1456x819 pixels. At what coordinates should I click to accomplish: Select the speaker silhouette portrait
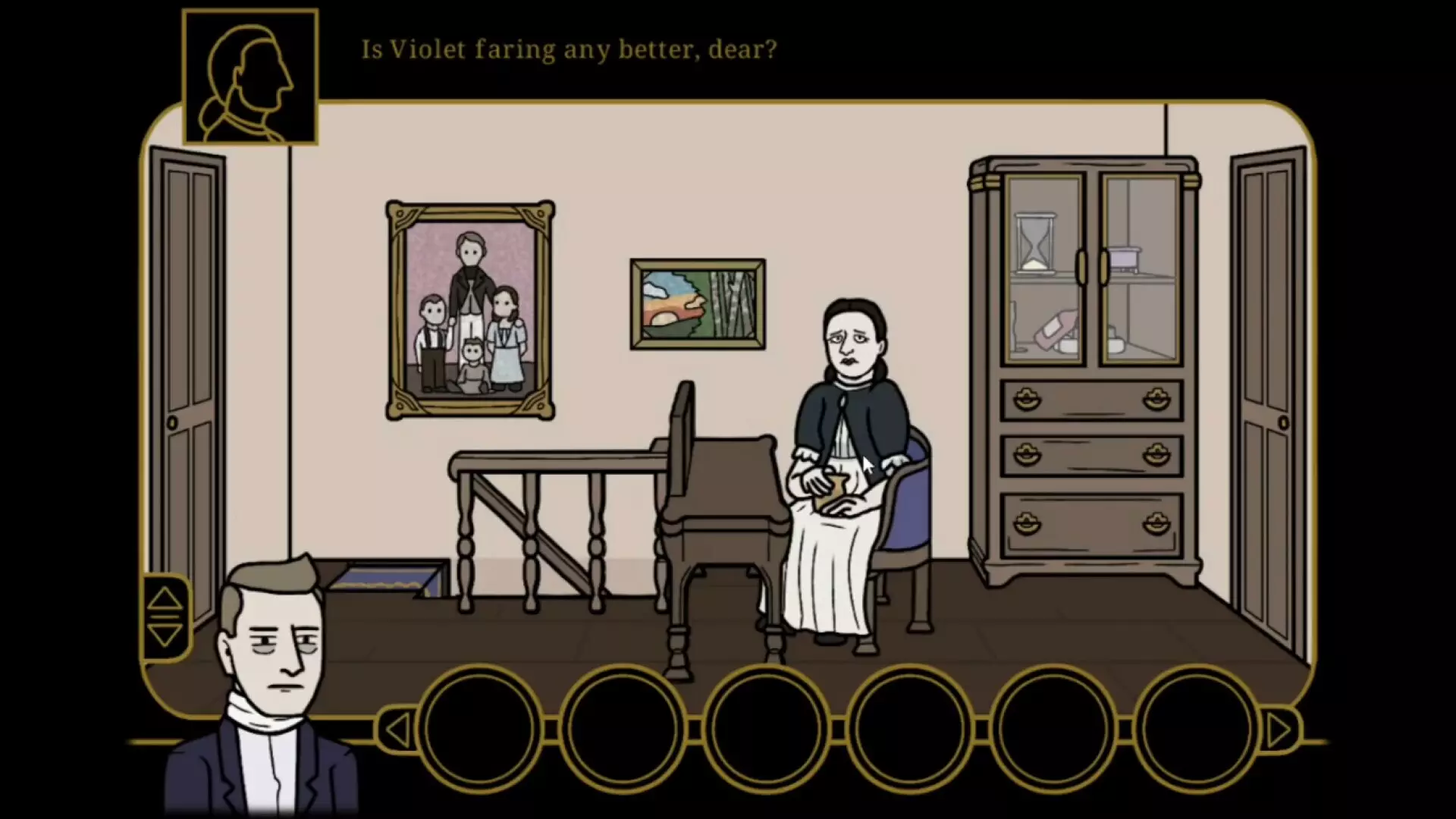(x=250, y=77)
